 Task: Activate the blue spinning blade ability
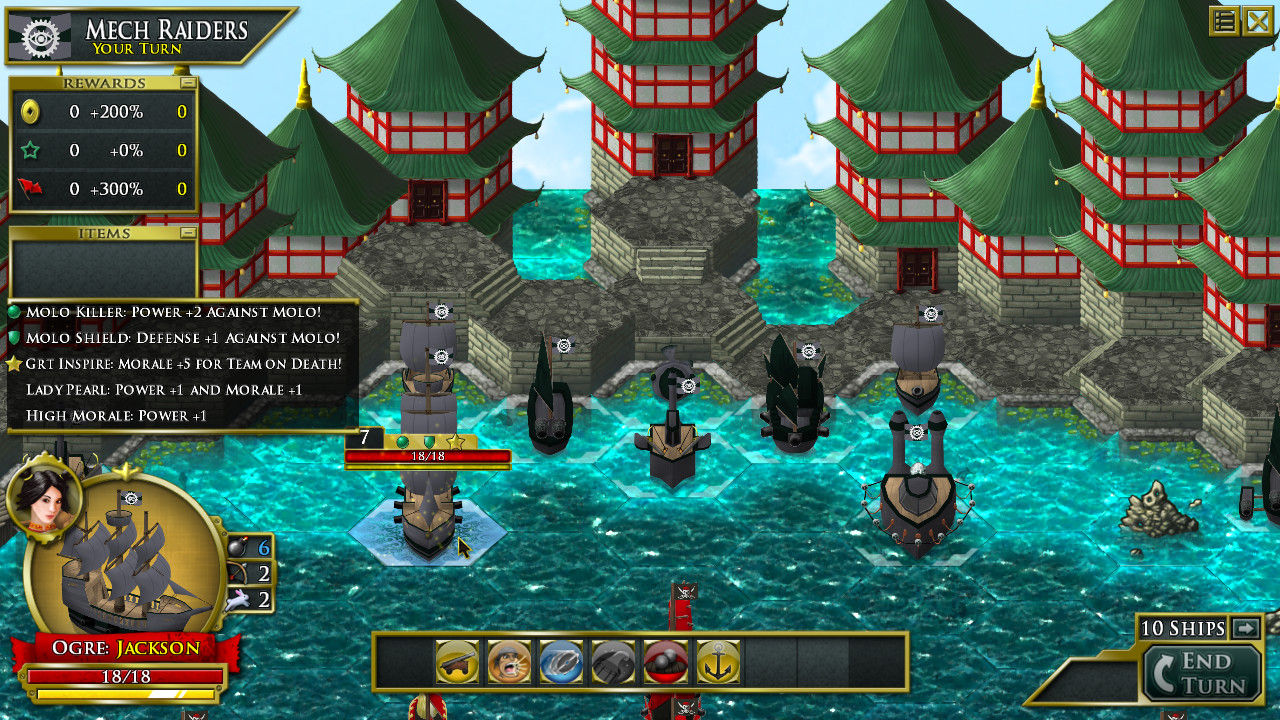click(x=562, y=662)
